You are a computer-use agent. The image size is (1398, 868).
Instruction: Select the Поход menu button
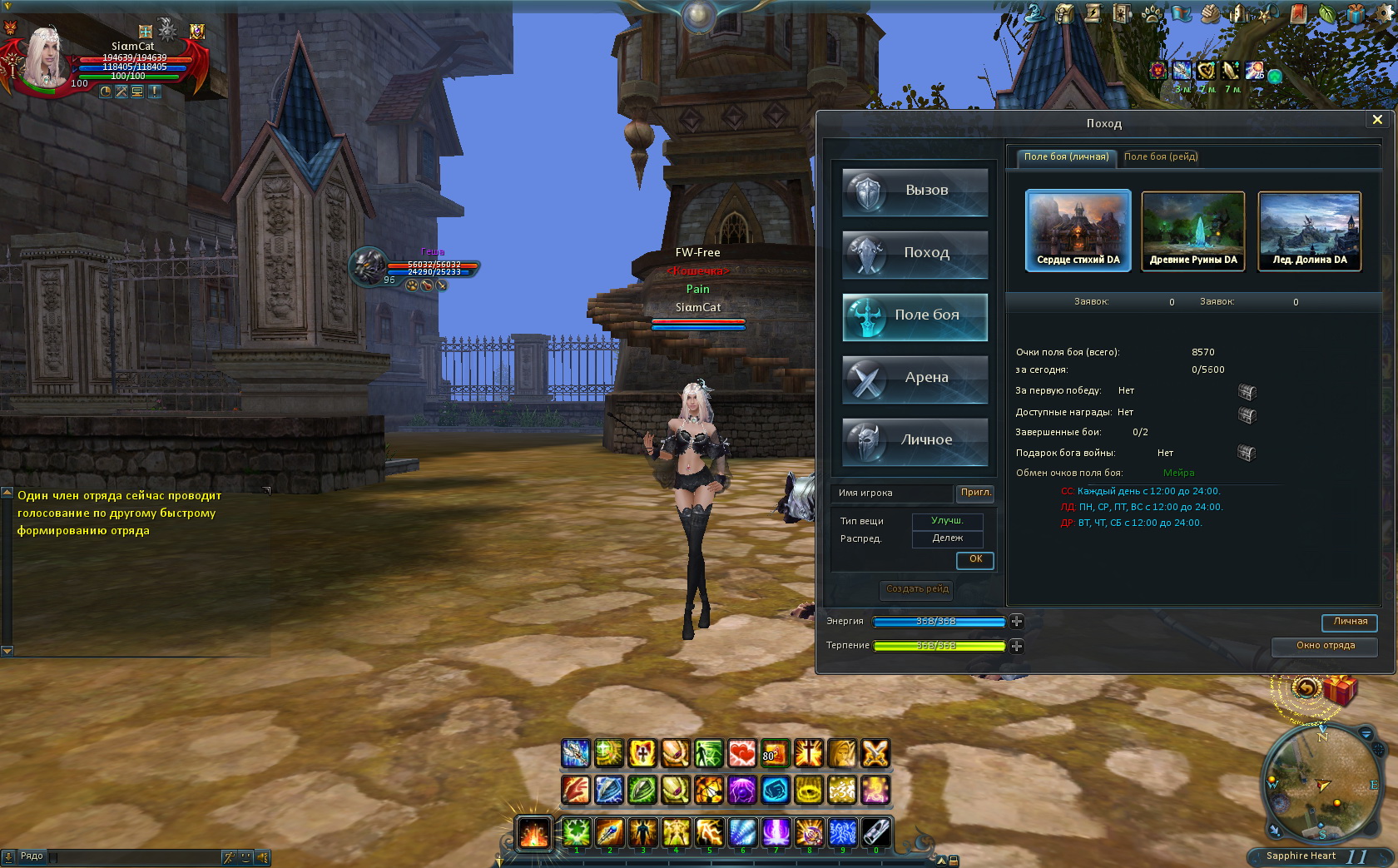point(915,253)
